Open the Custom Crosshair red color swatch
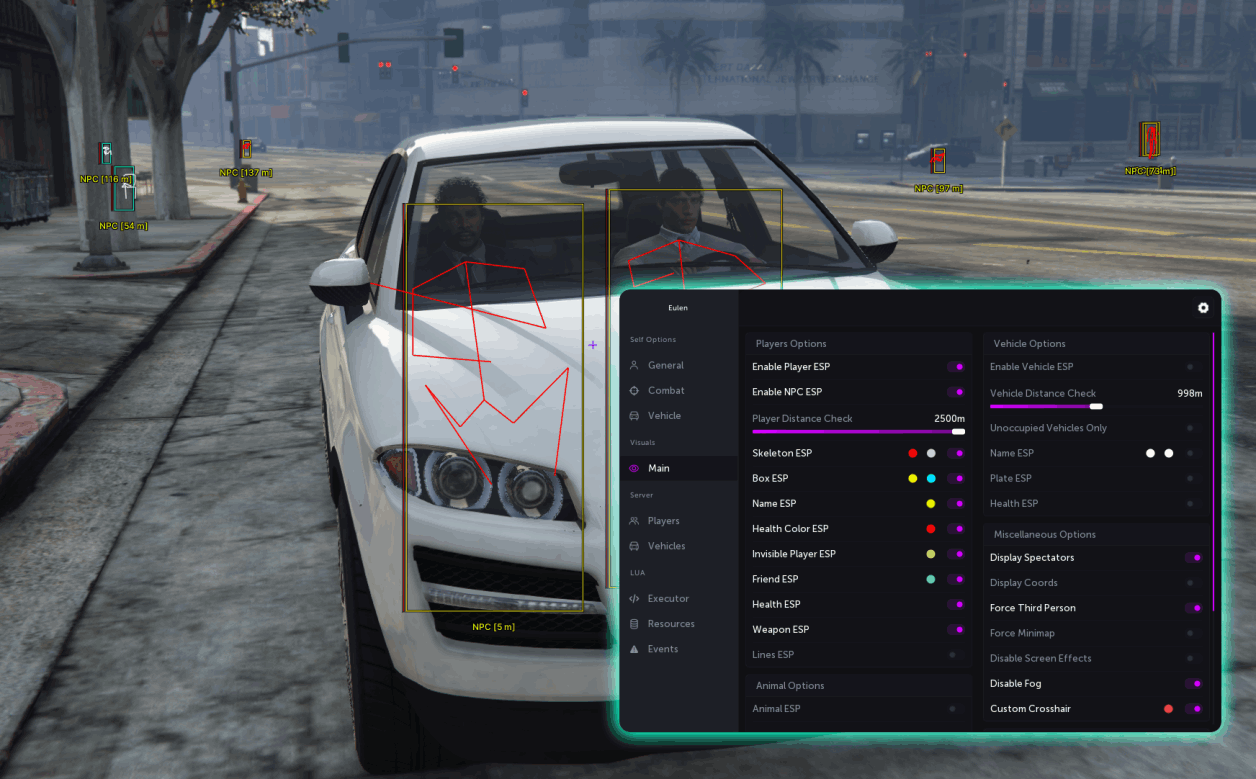This screenshot has height=779, width=1256. 1168,709
